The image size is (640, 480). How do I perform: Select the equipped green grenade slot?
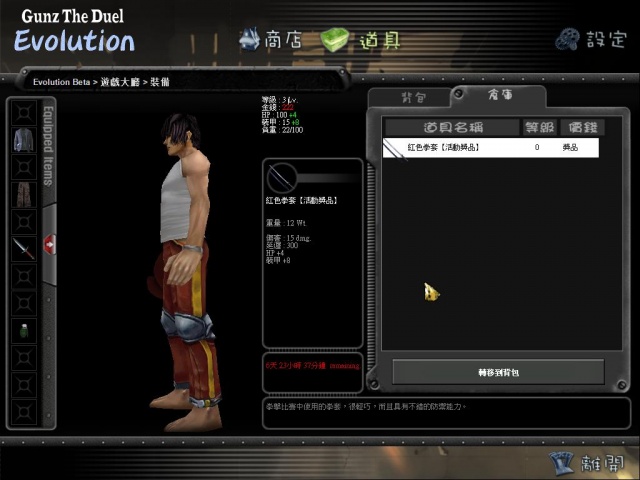pos(24,331)
